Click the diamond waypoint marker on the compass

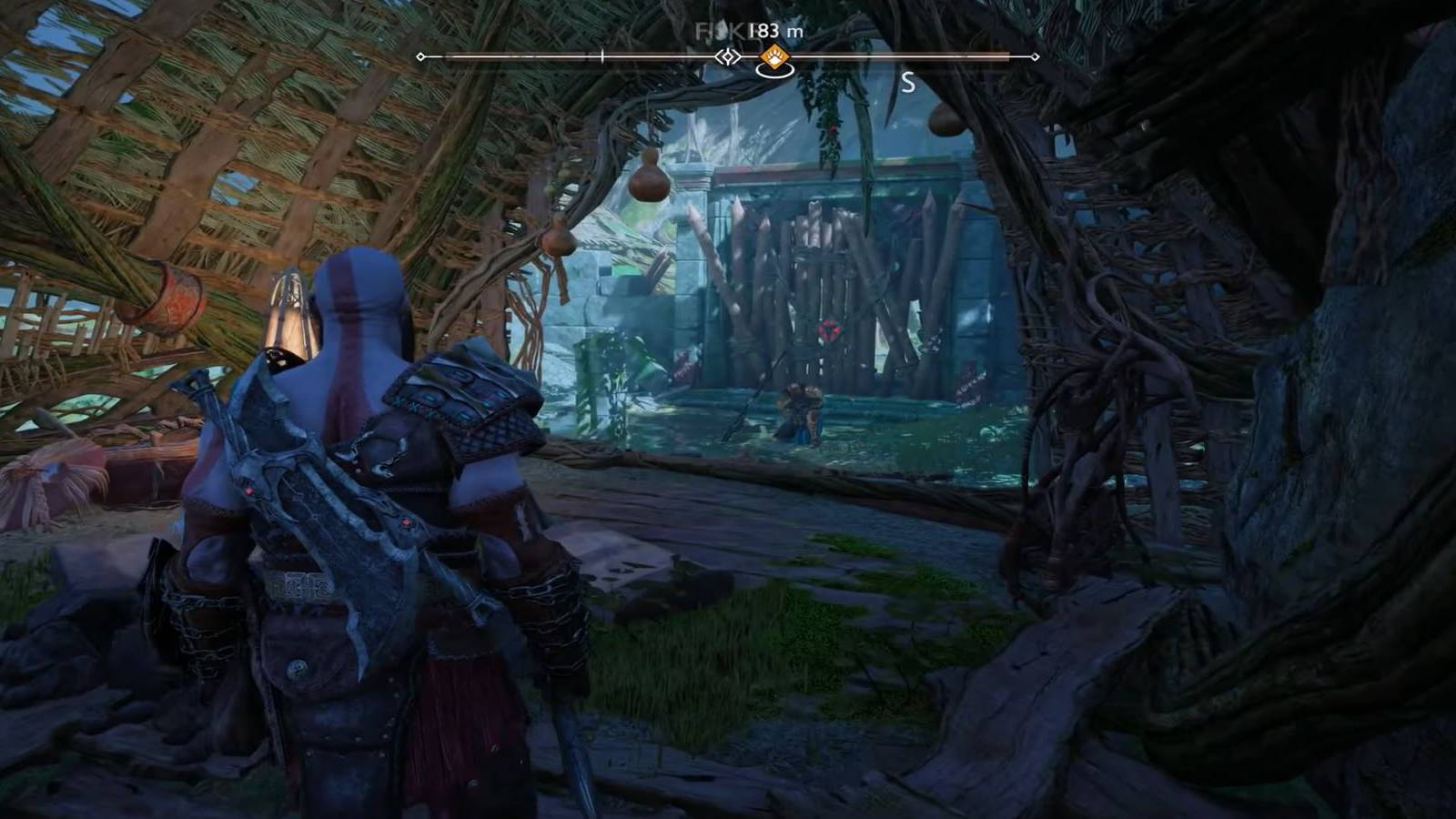click(728, 55)
